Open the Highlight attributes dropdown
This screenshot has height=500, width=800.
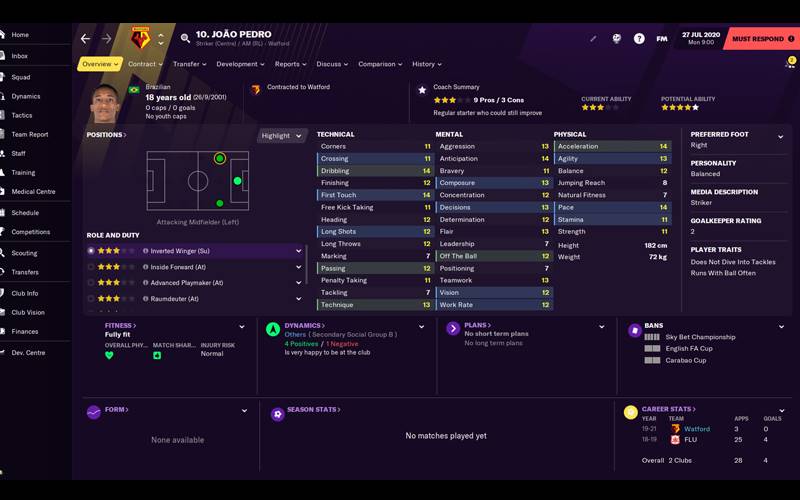click(281, 136)
